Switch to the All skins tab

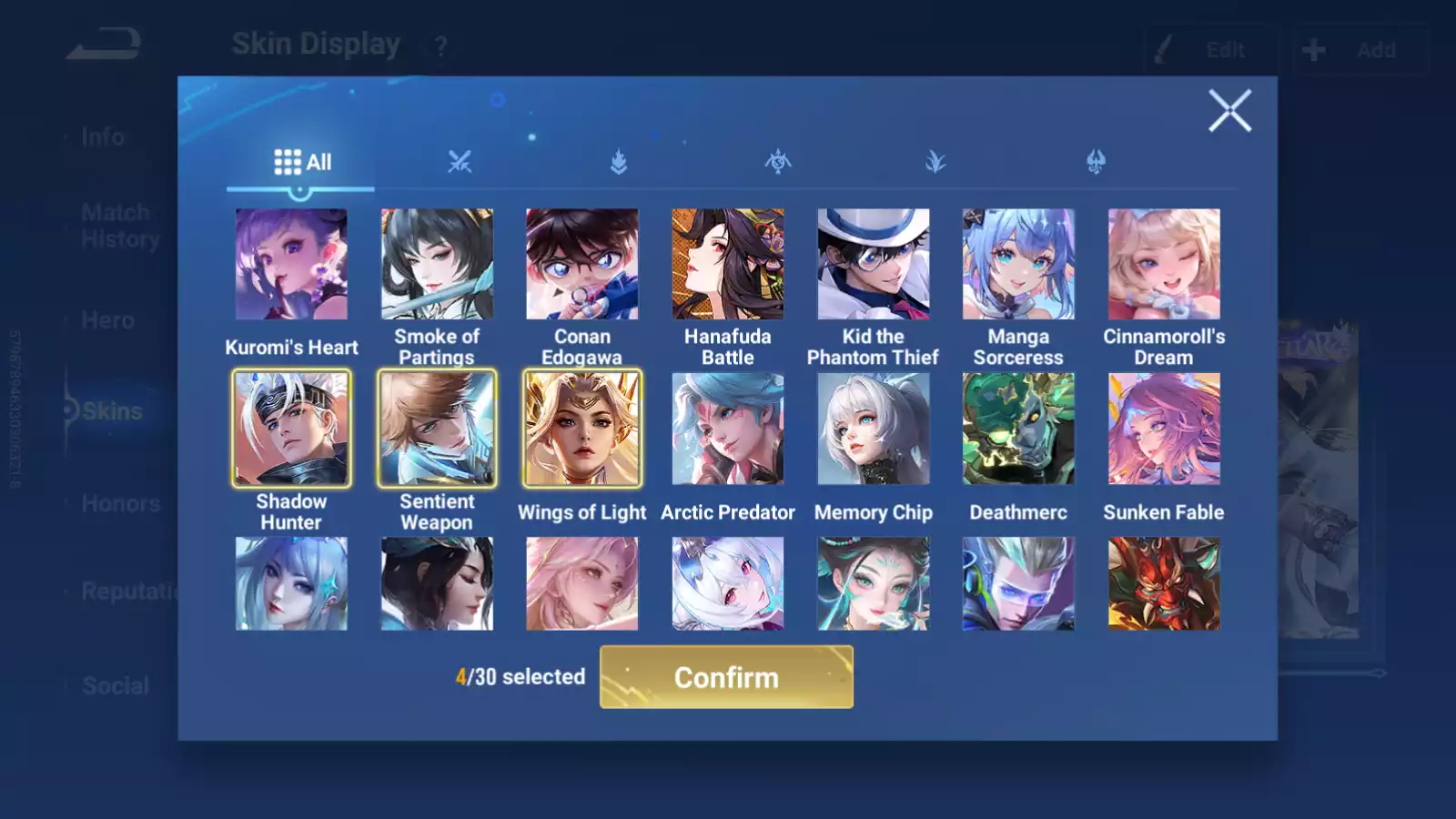point(300,162)
